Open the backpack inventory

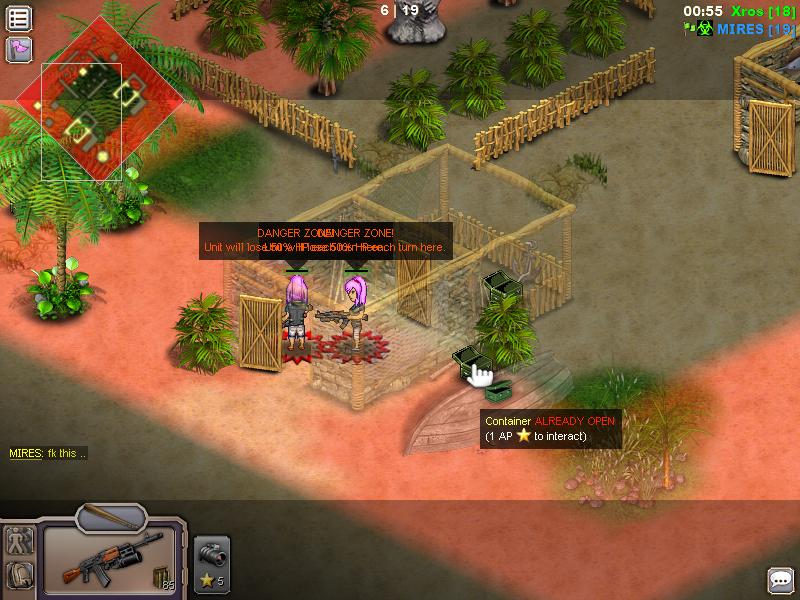point(19,576)
